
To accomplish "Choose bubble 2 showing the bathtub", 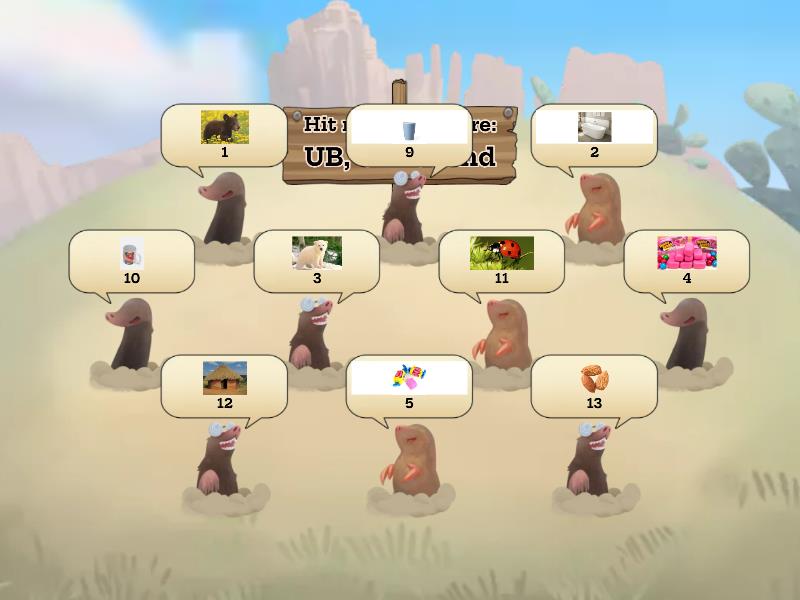I will point(594,134).
